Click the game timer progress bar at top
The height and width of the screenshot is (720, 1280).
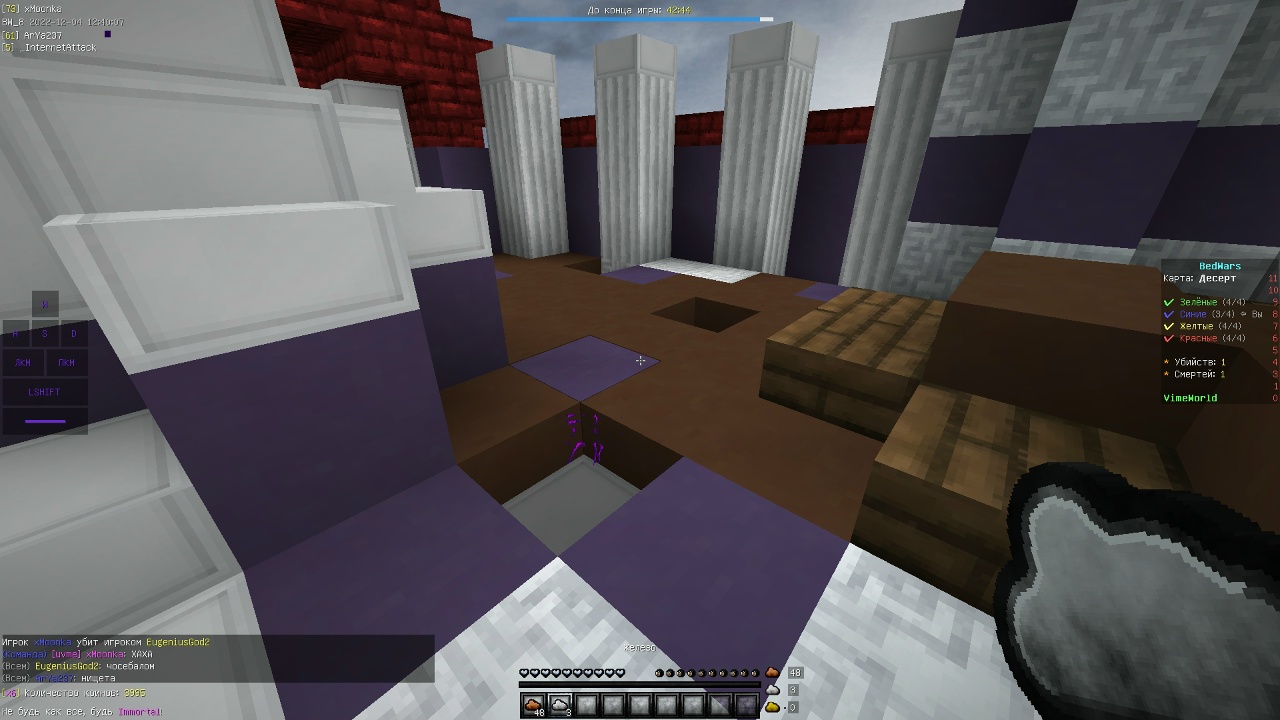[x=640, y=17]
